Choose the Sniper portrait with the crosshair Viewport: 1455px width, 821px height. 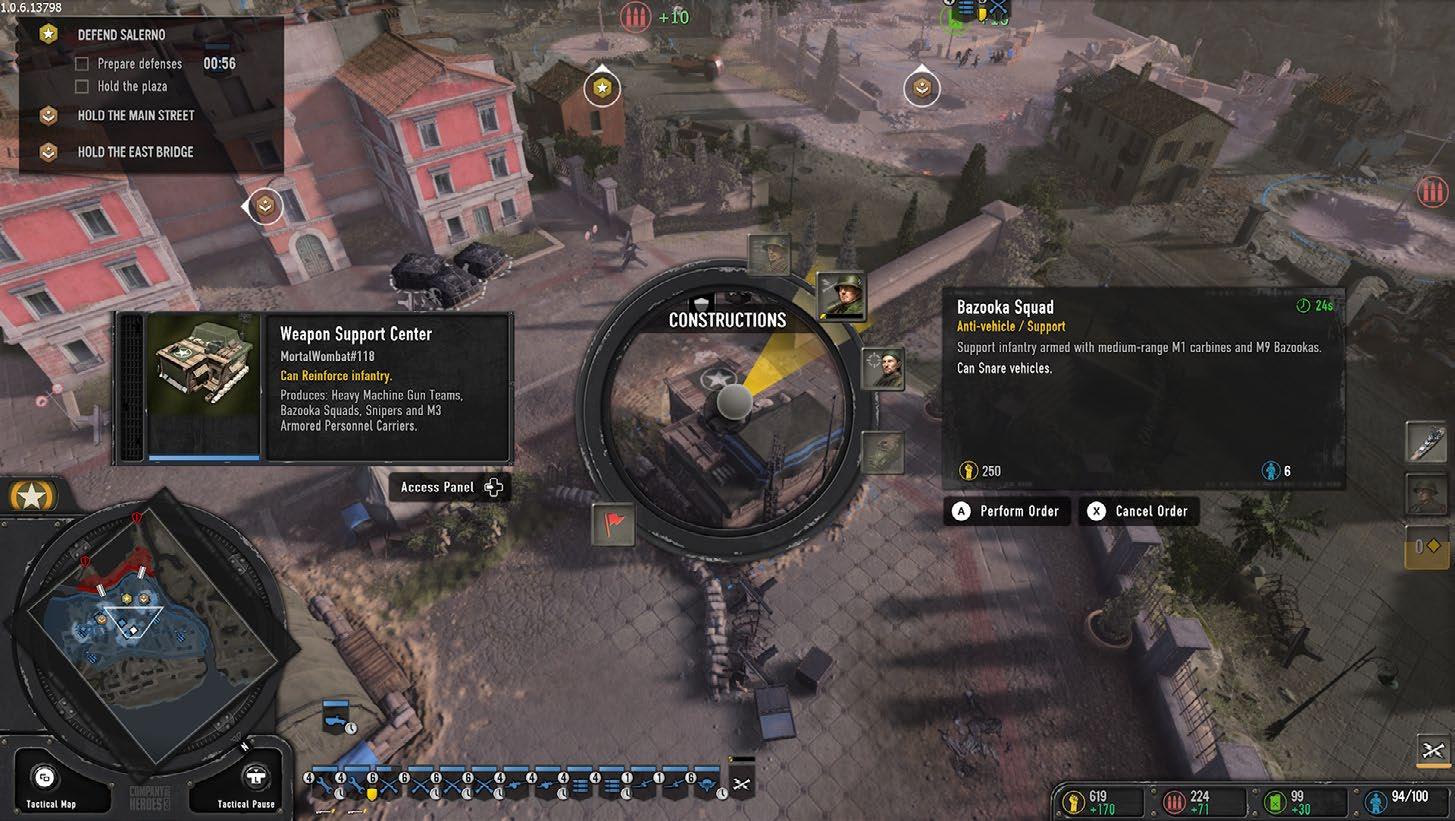coord(882,369)
